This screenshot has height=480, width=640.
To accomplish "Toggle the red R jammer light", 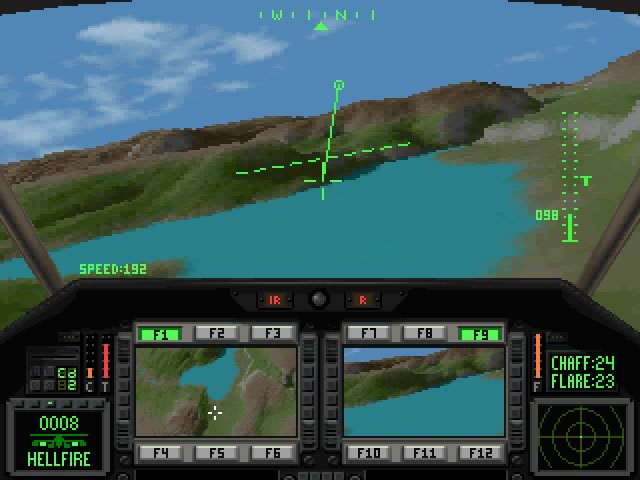I will [363, 300].
